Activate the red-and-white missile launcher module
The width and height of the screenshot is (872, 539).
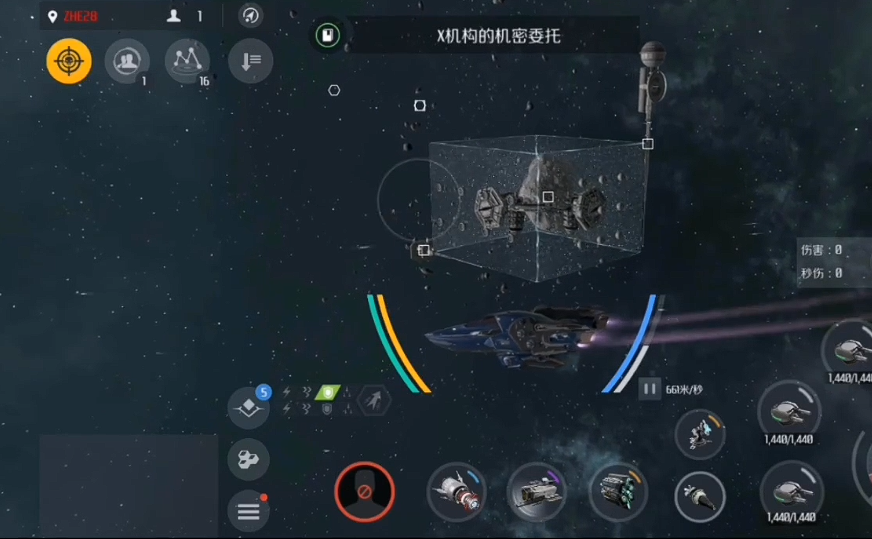click(x=456, y=492)
